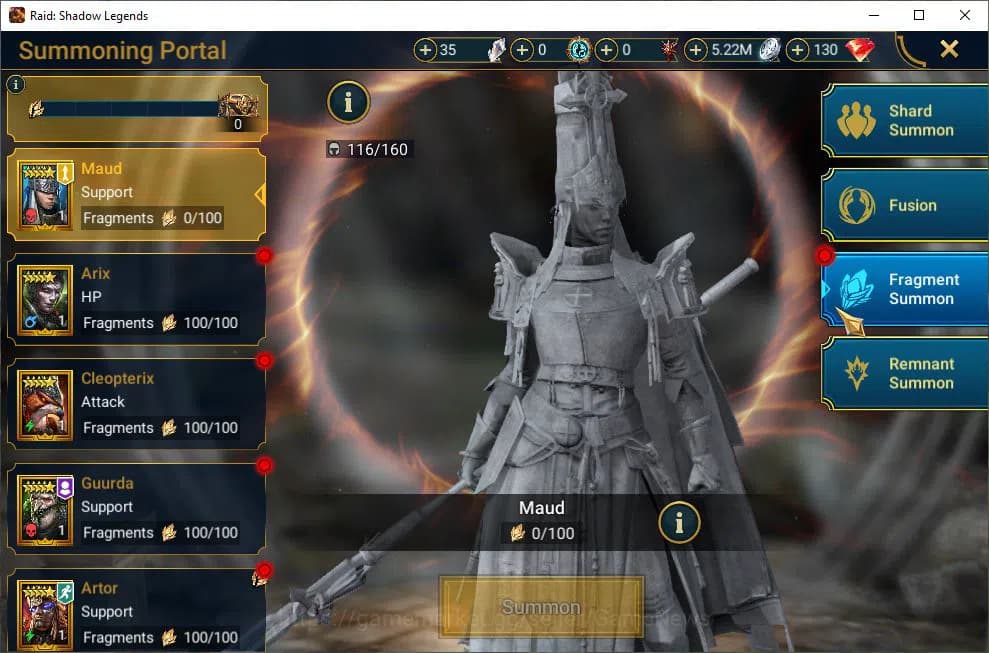This screenshot has height=653, width=989.
Task: Maximize the Raid: Shadow Legends window
Action: click(x=919, y=15)
